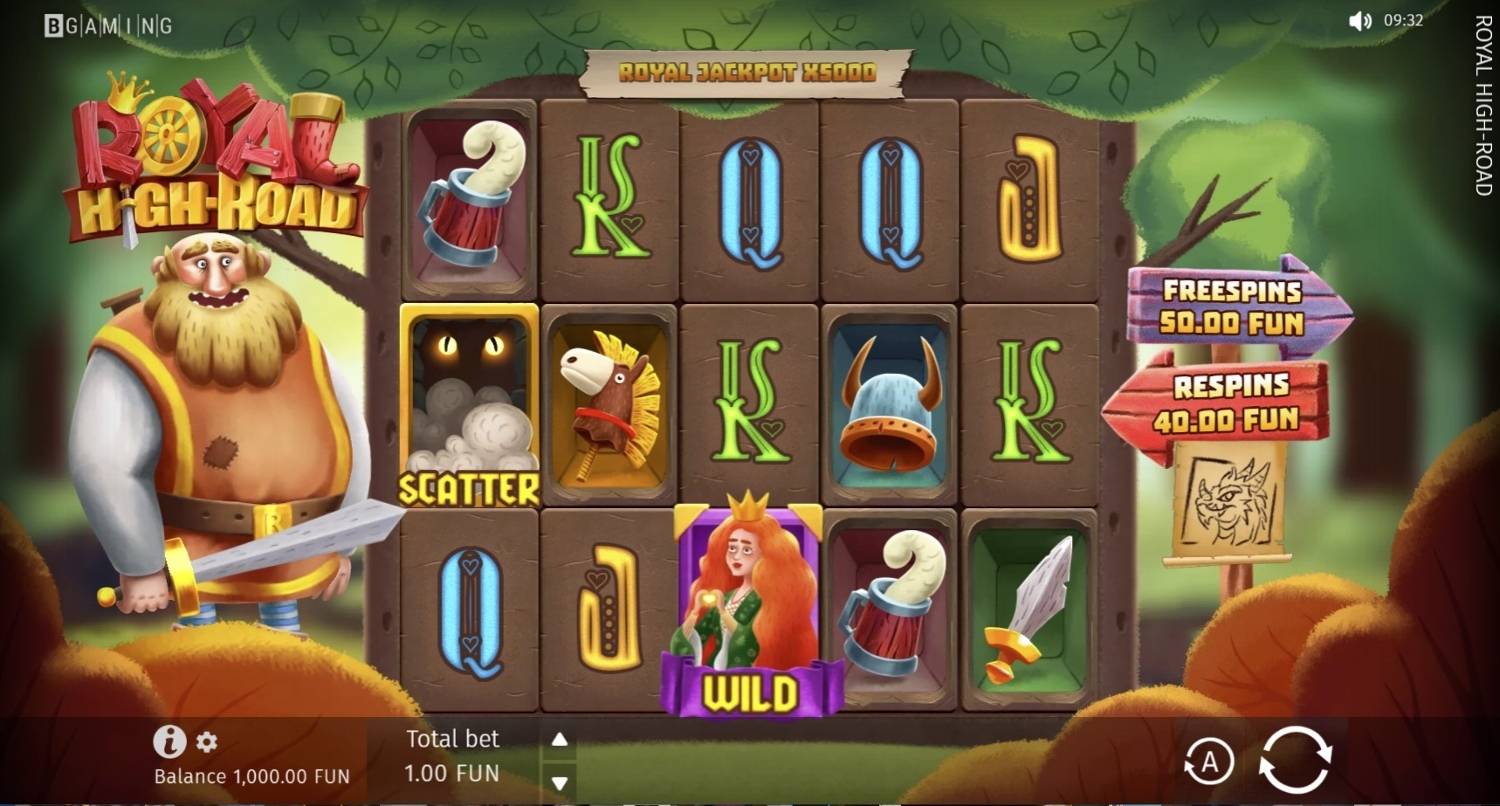
Task: Decrease the total bet with down arrow
Action: tap(560, 782)
